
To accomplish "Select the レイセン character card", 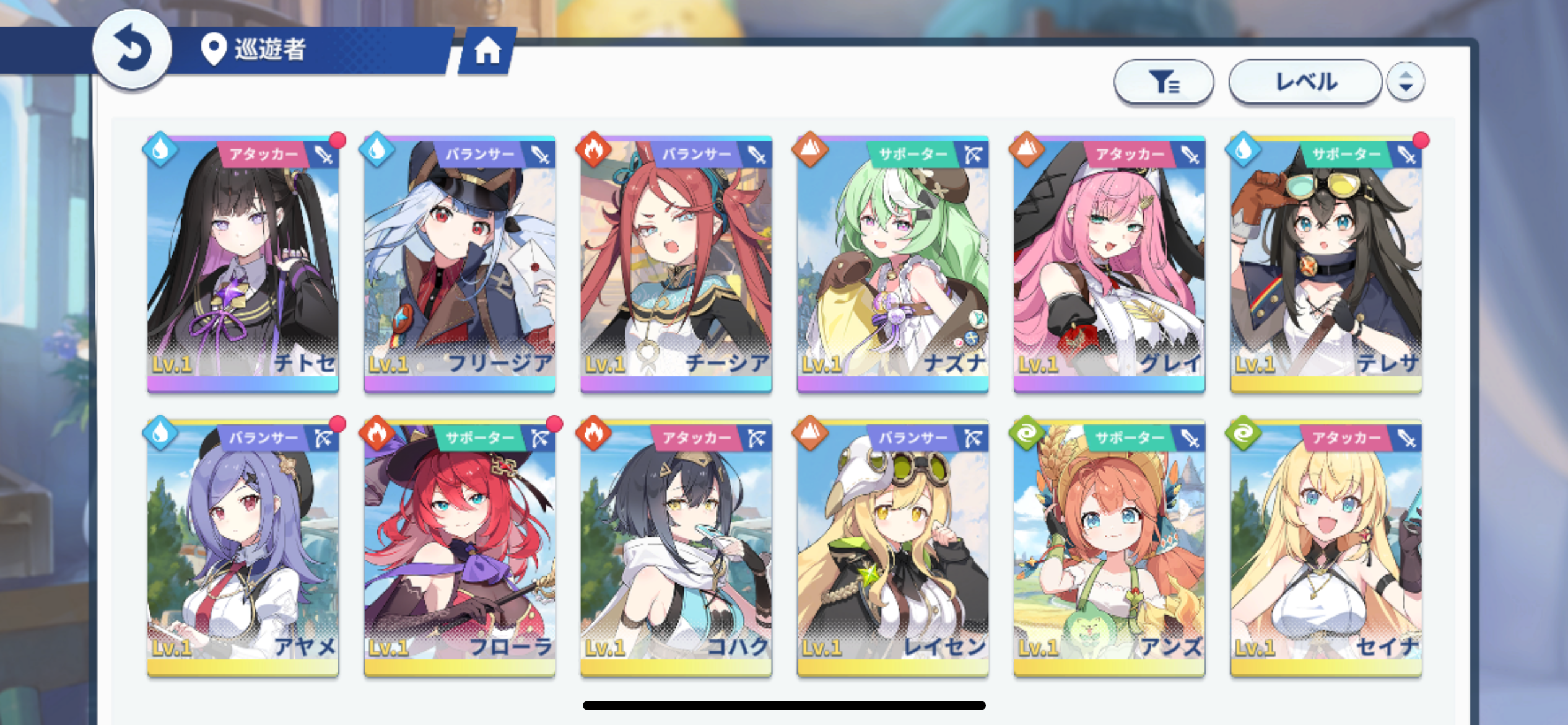I will pyautogui.click(x=892, y=548).
